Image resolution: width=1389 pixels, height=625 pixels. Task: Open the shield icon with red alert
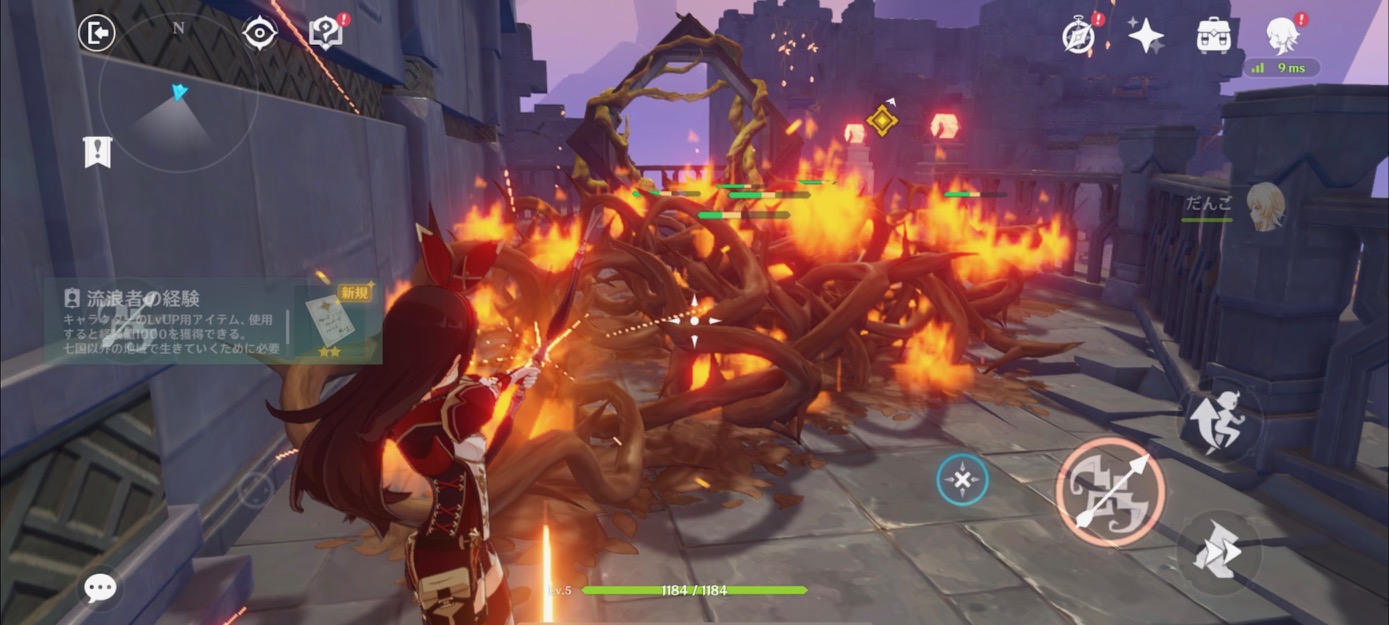click(326, 33)
